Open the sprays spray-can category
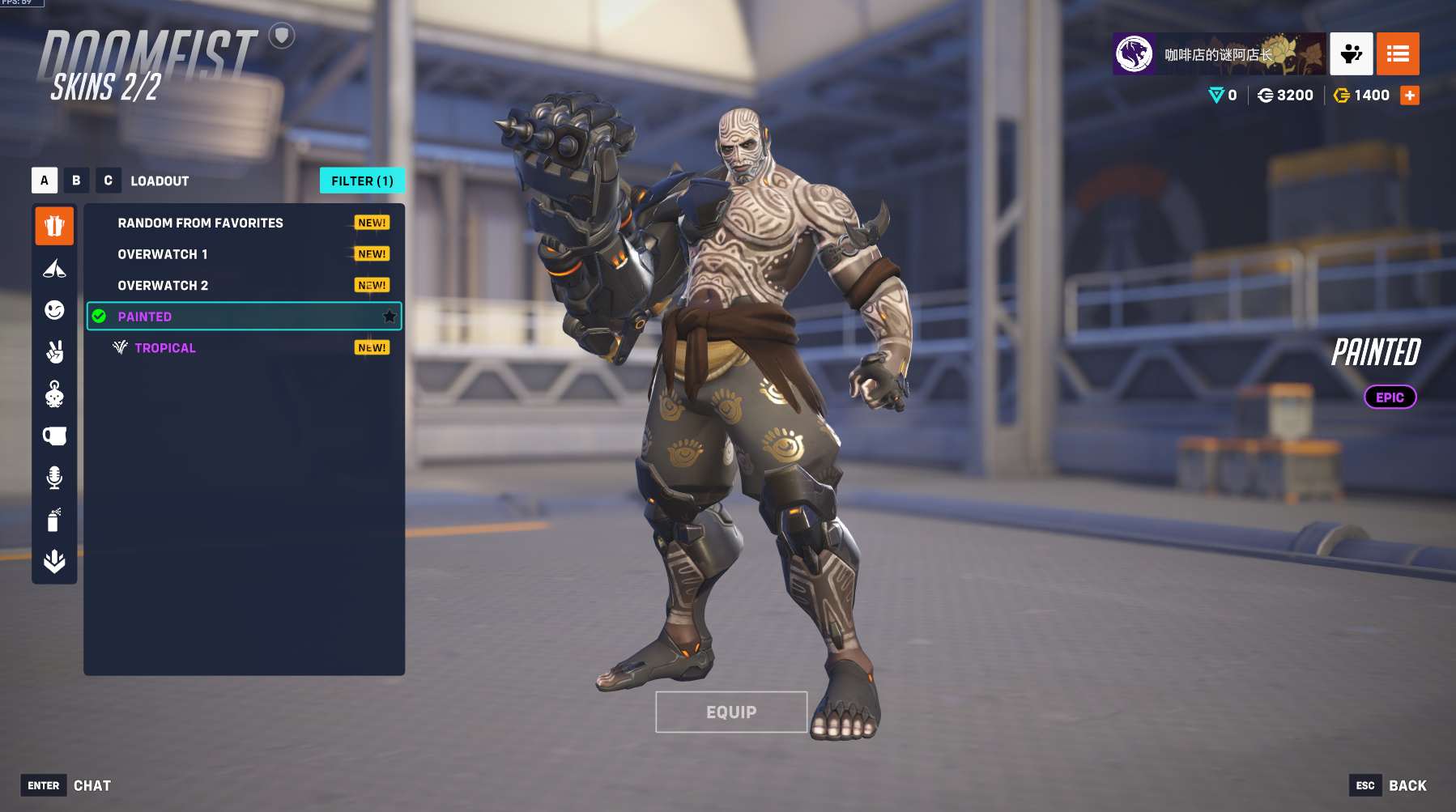 point(54,520)
